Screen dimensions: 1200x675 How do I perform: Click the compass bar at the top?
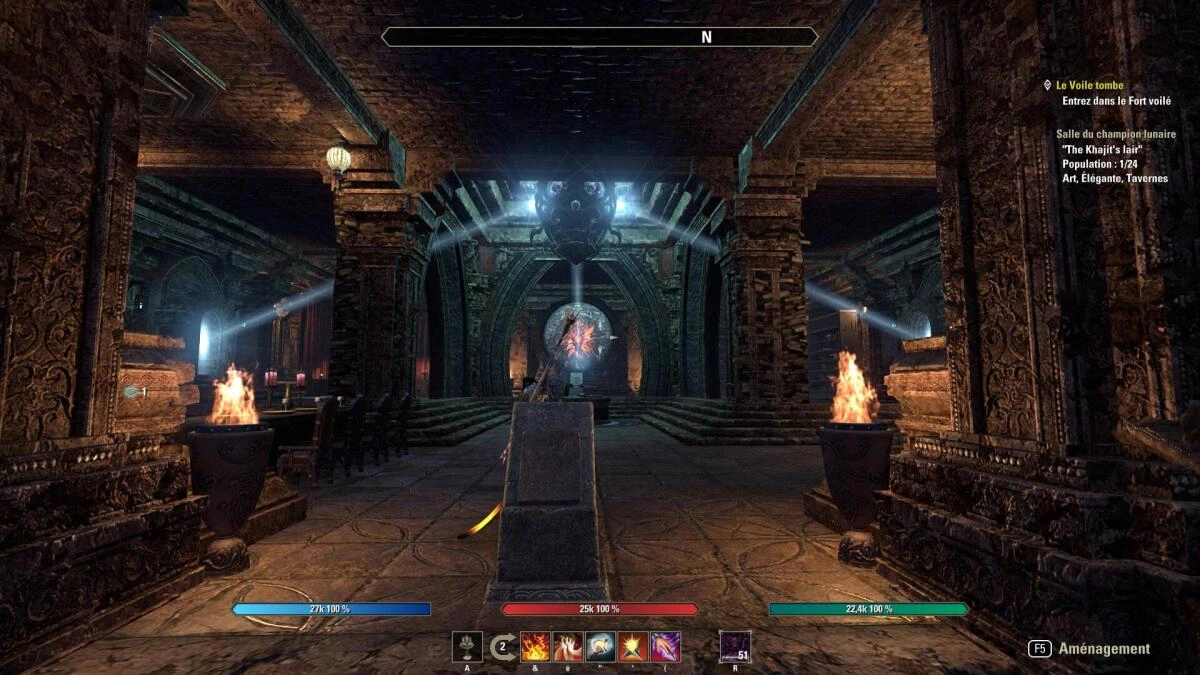[600, 37]
